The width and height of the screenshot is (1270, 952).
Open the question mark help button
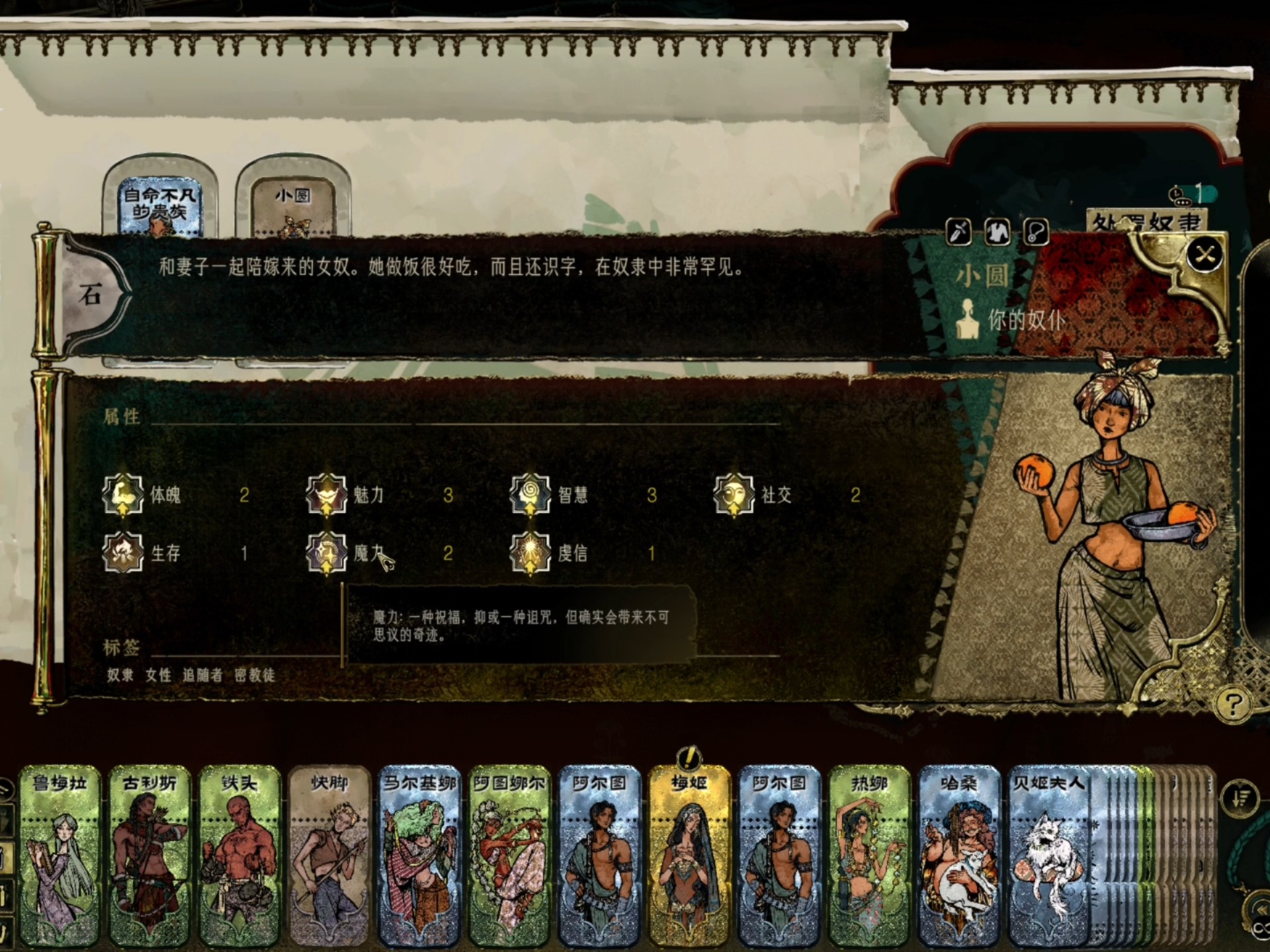(1232, 705)
